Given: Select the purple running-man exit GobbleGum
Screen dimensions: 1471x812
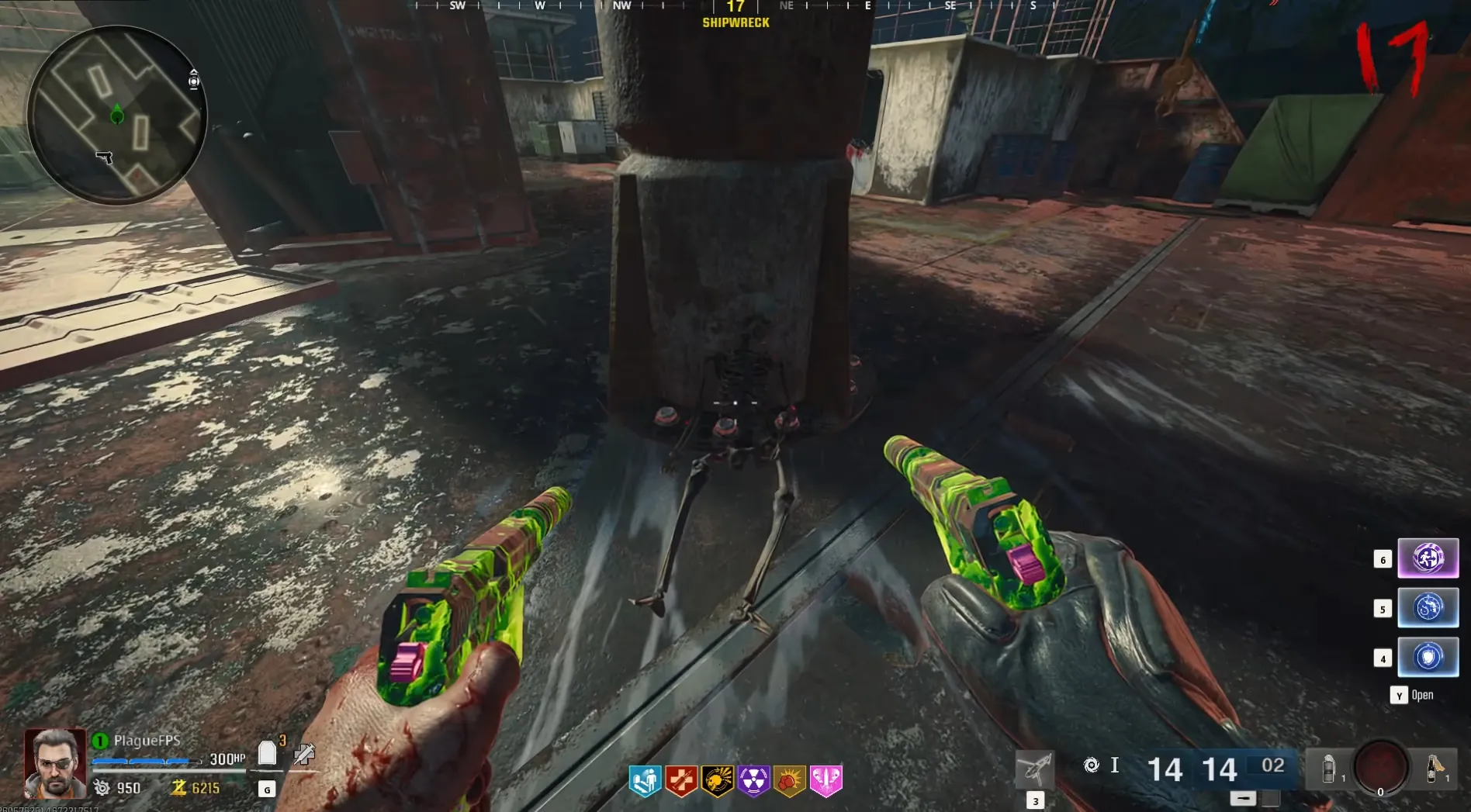Looking at the screenshot, I should click(x=1428, y=558).
